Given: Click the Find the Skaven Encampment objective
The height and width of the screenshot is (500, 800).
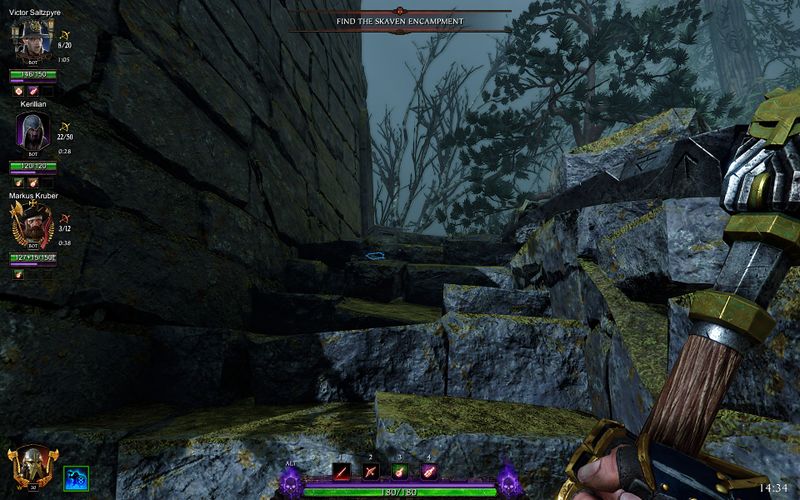Looking at the screenshot, I should (400, 21).
